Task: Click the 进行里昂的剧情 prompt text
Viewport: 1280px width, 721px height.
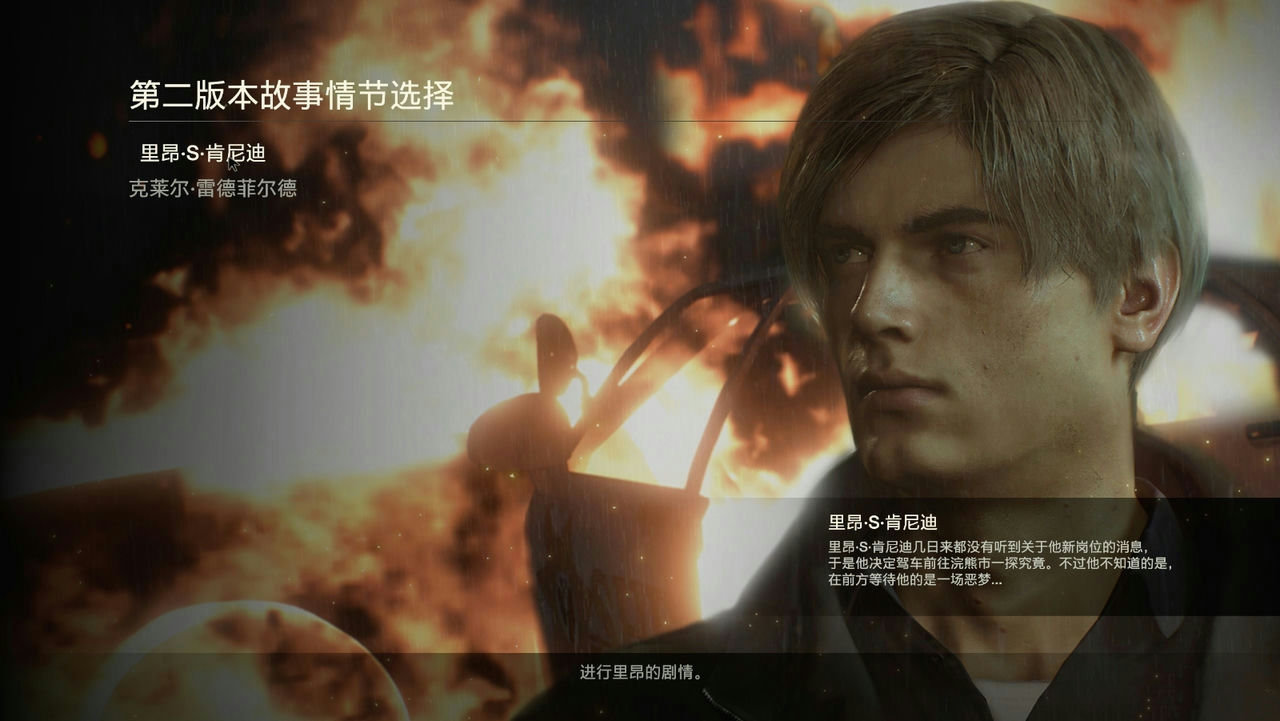Action: [640, 673]
